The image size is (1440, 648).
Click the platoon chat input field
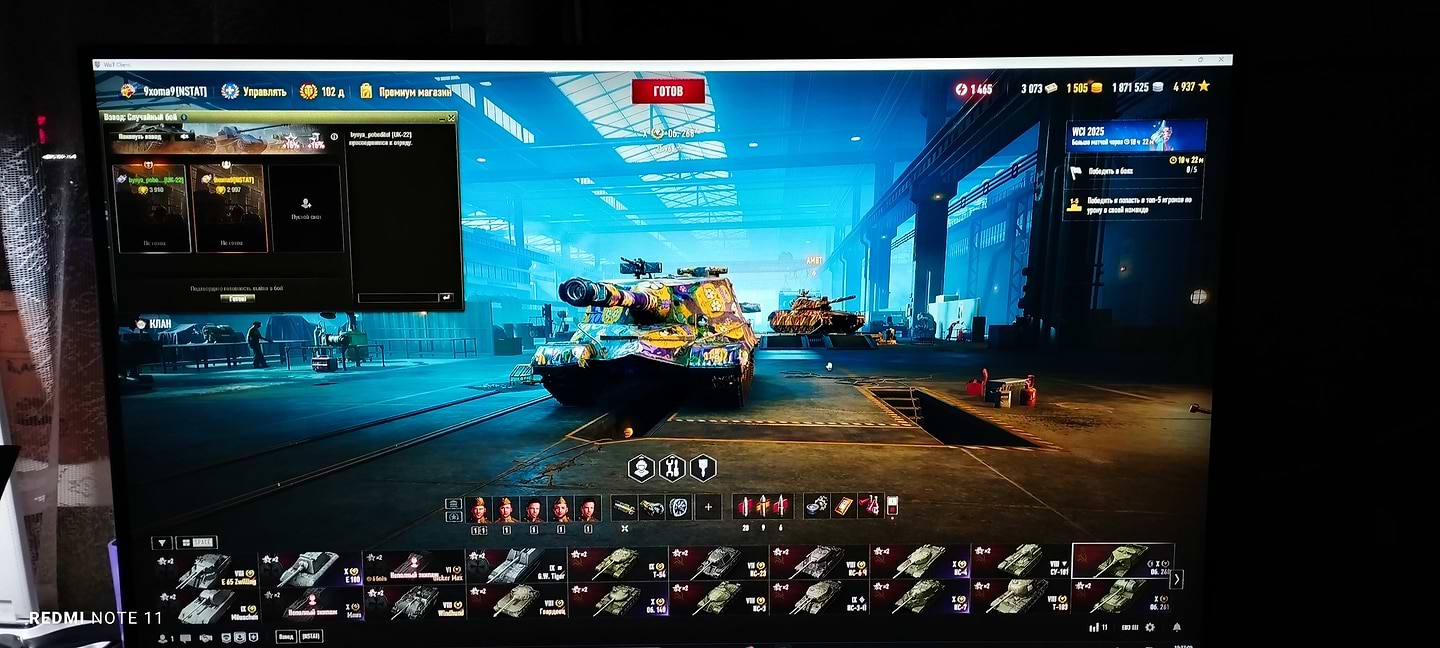pos(397,297)
